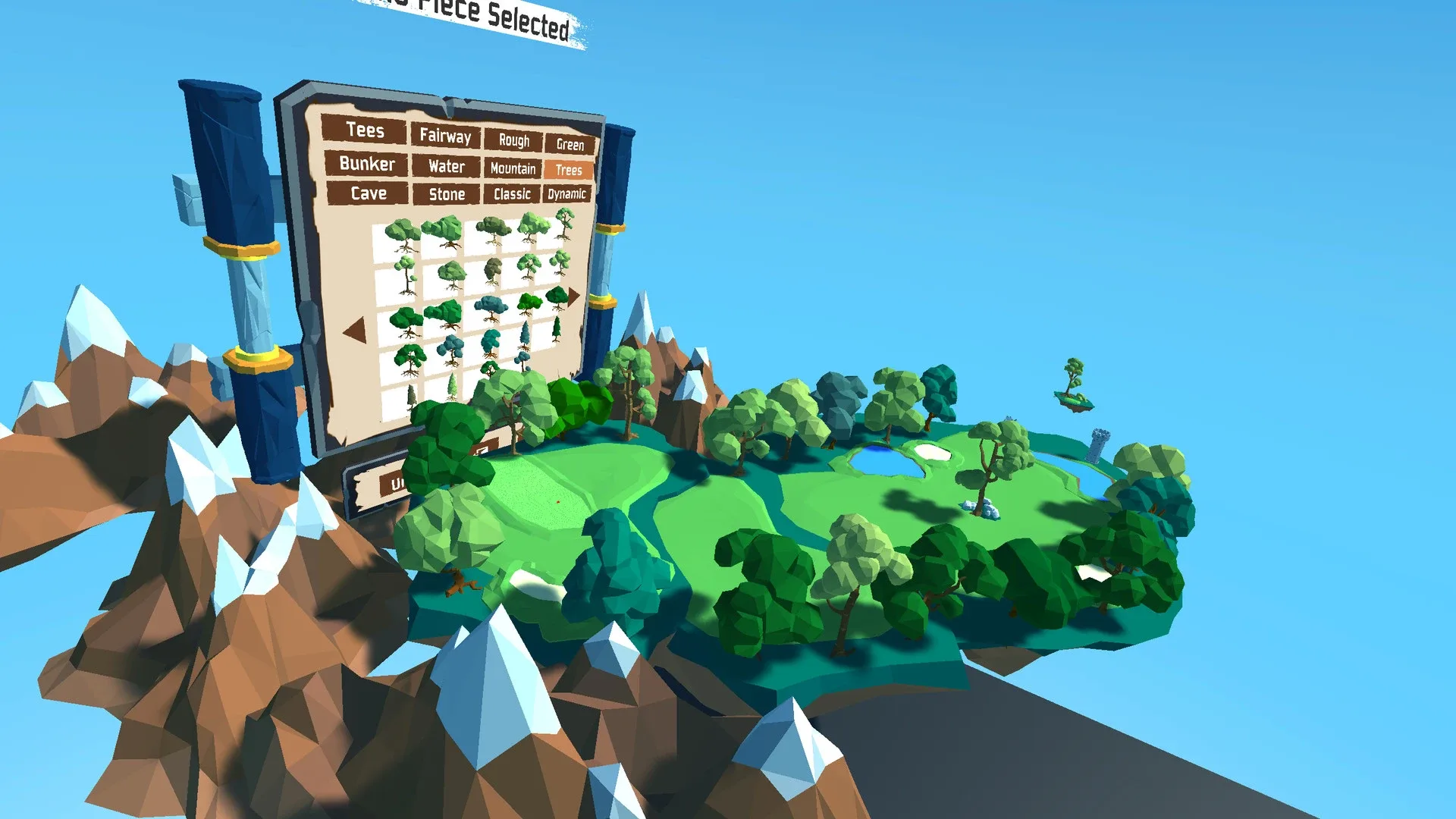Select the Cave category tab
This screenshot has width=1456, height=819.
(369, 193)
